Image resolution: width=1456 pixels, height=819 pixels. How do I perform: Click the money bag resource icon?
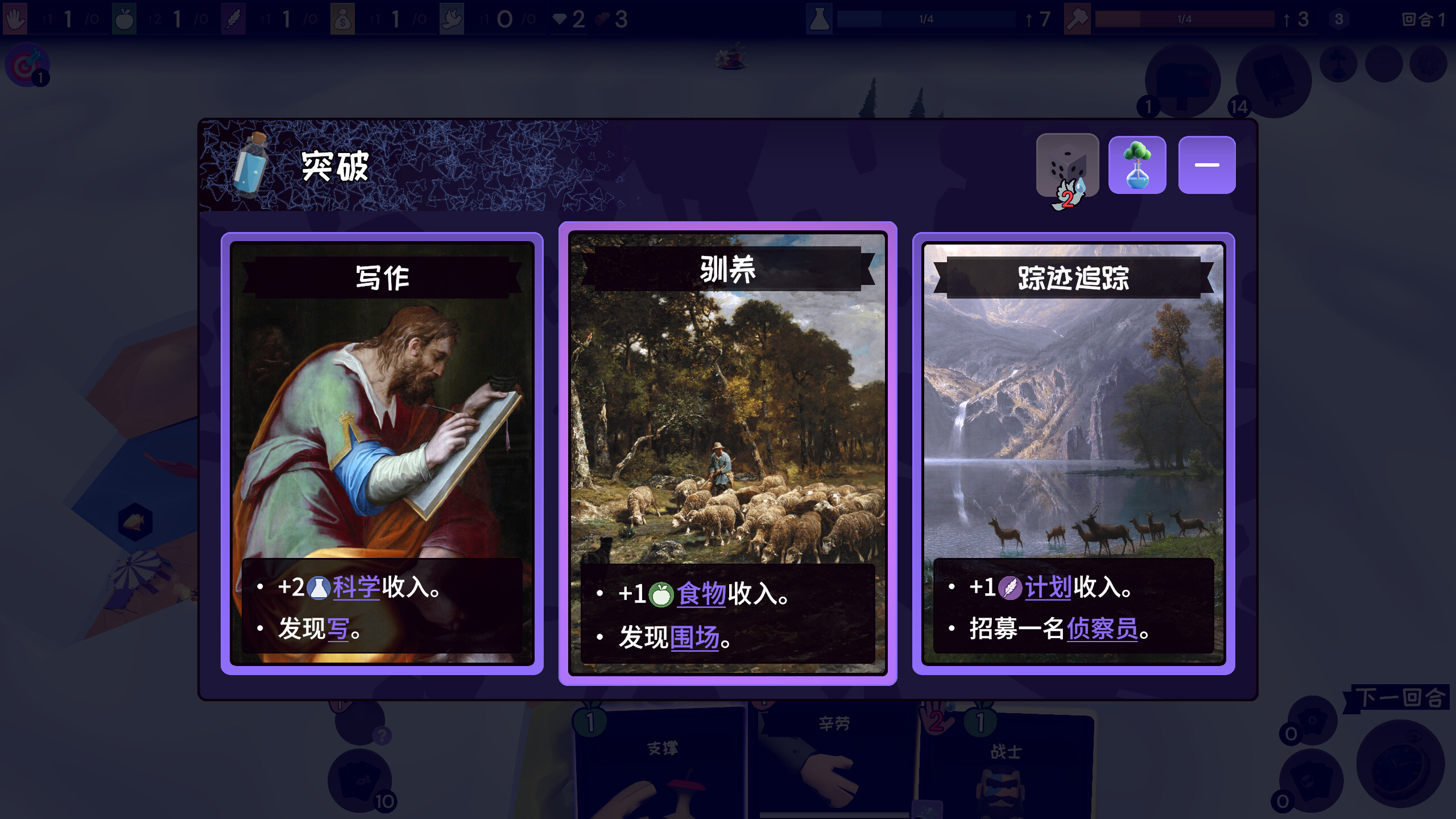(344, 18)
